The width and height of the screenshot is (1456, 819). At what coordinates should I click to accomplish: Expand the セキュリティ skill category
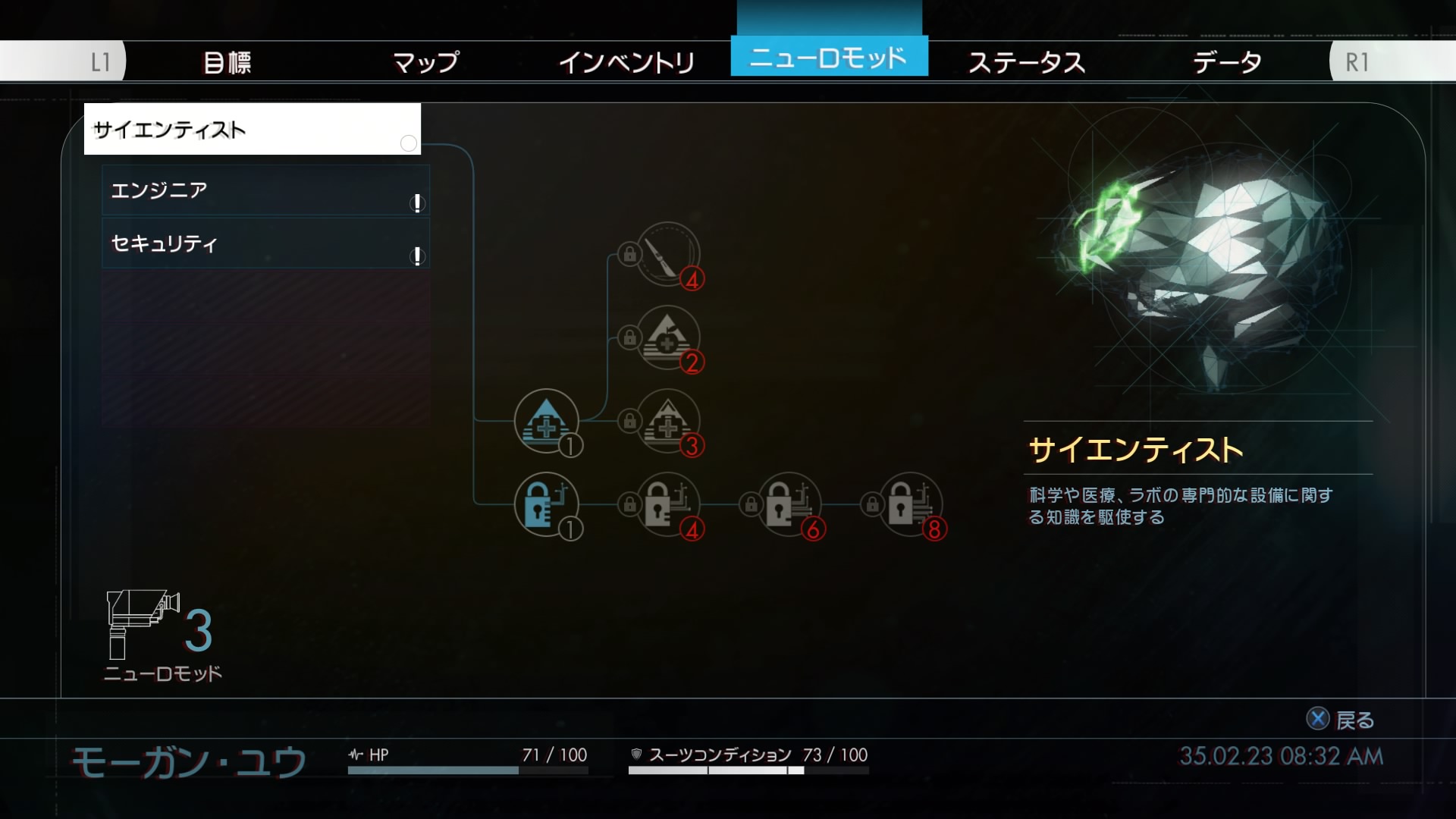point(265,244)
